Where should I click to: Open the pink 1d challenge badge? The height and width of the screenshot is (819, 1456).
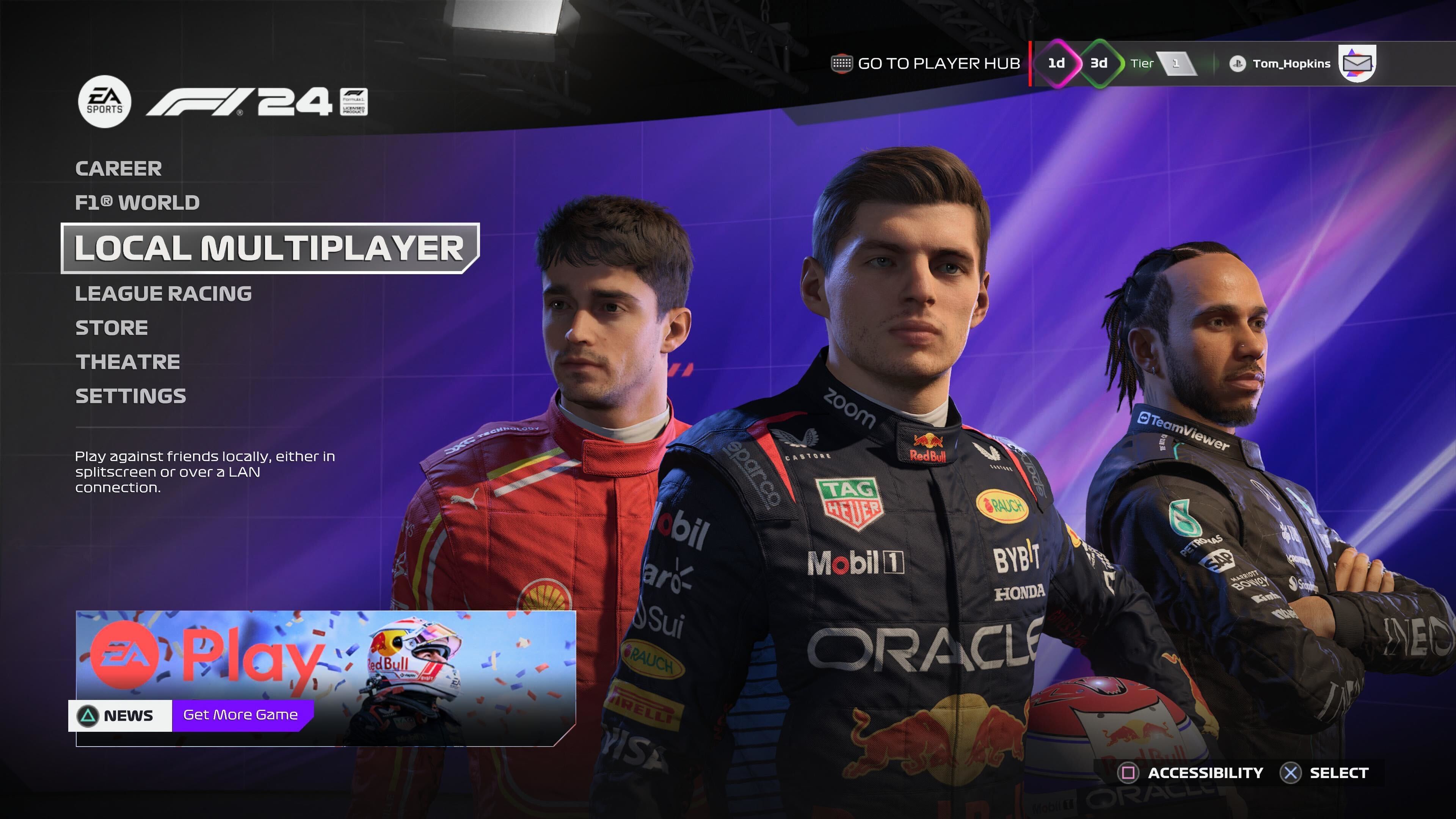(x=1057, y=64)
